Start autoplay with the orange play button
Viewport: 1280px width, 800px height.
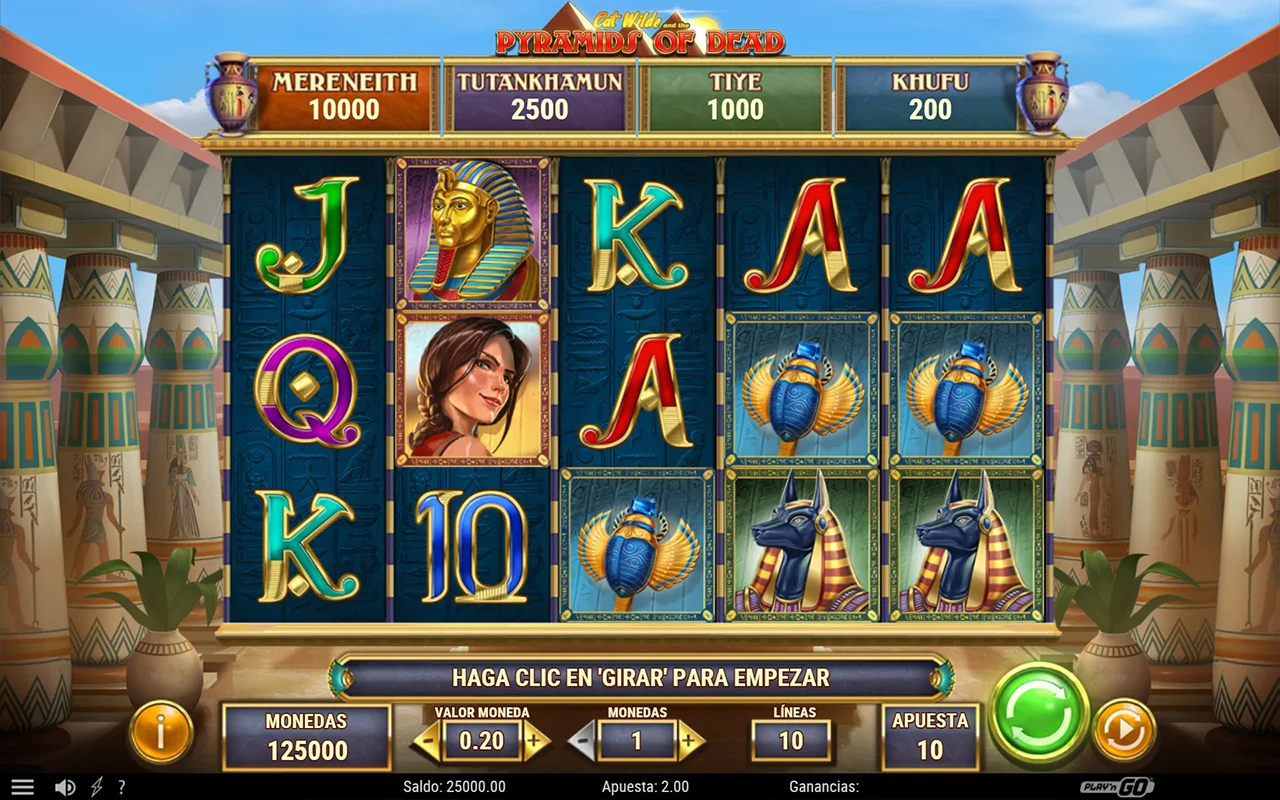[1124, 731]
